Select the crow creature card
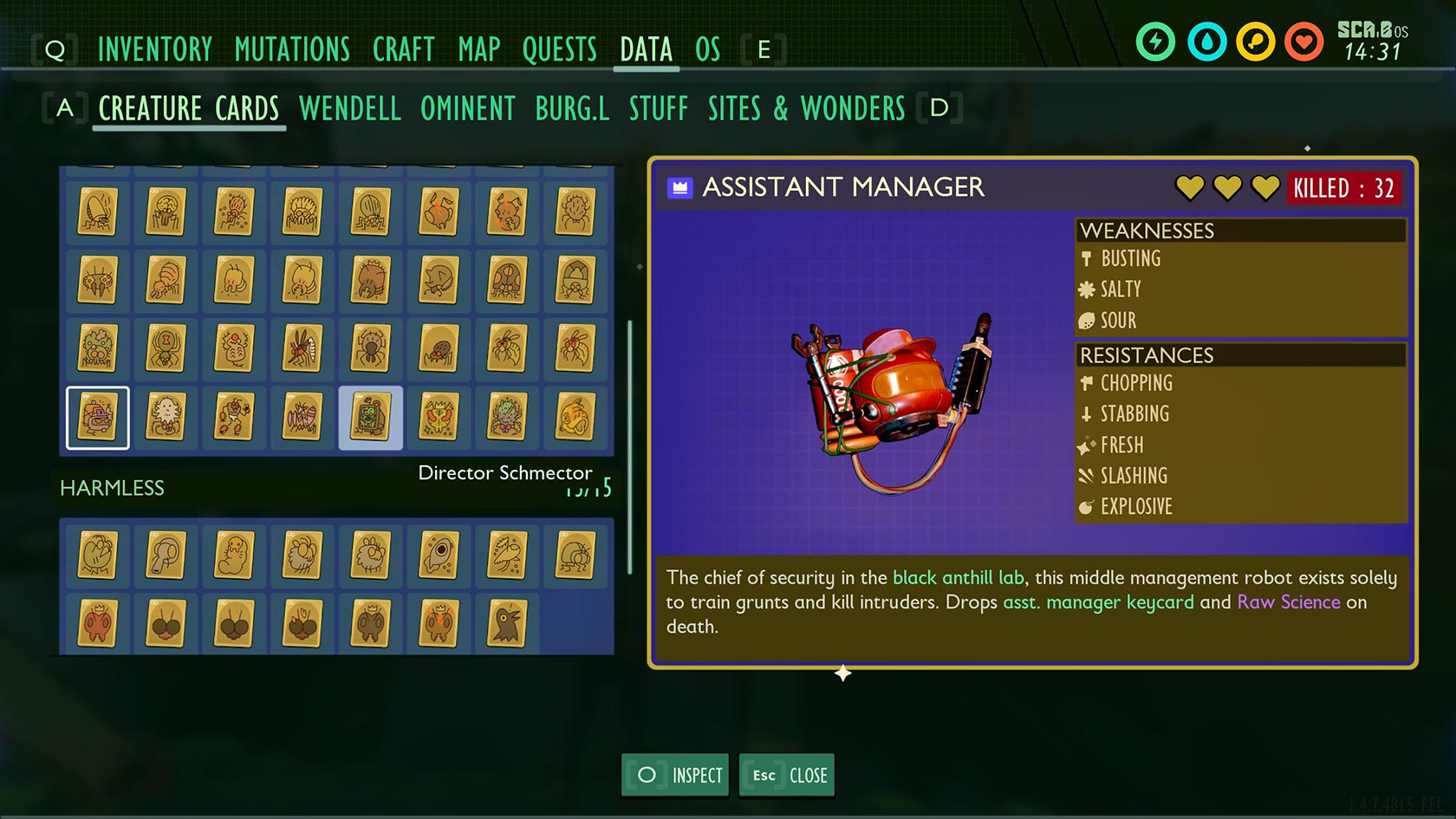The image size is (1456, 819). click(x=507, y=624)
